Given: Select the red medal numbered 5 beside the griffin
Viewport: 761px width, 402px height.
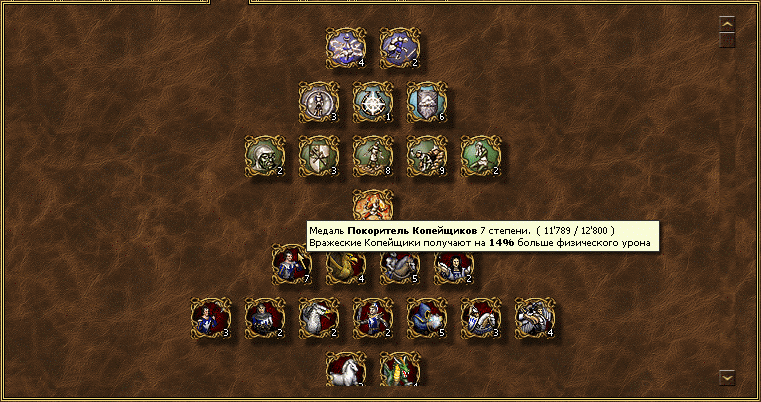Looking at the screenshot, I should (x=400, y=264).
